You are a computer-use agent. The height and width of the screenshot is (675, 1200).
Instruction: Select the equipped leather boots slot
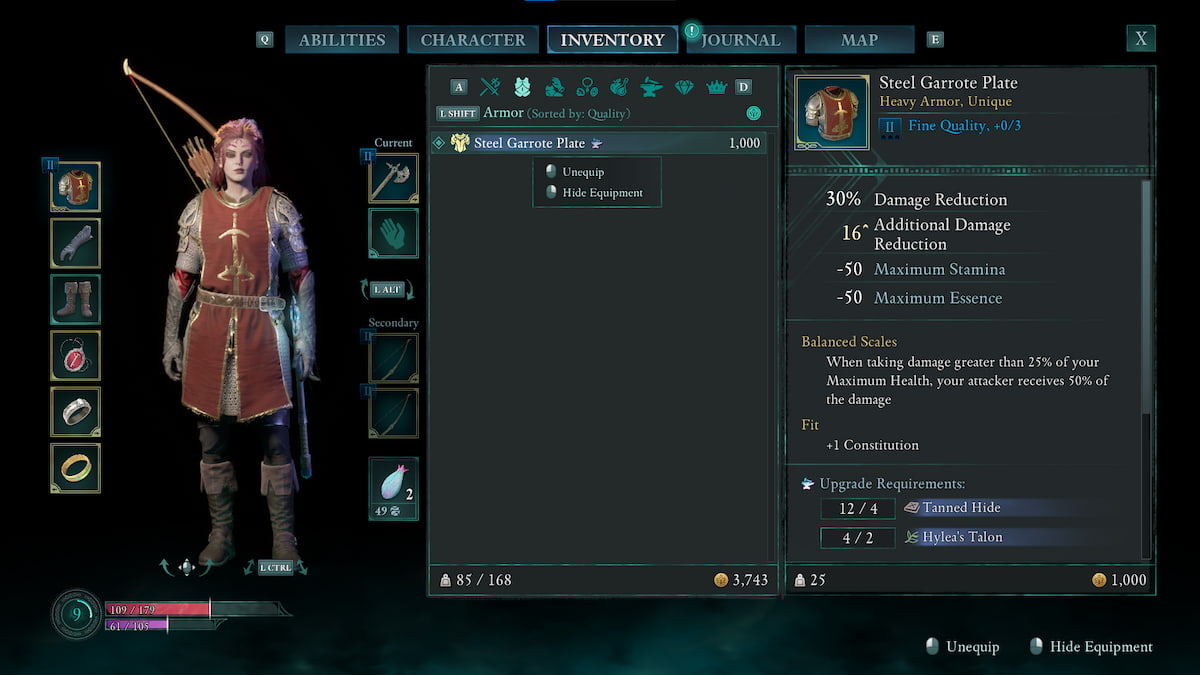coord(75,299)
